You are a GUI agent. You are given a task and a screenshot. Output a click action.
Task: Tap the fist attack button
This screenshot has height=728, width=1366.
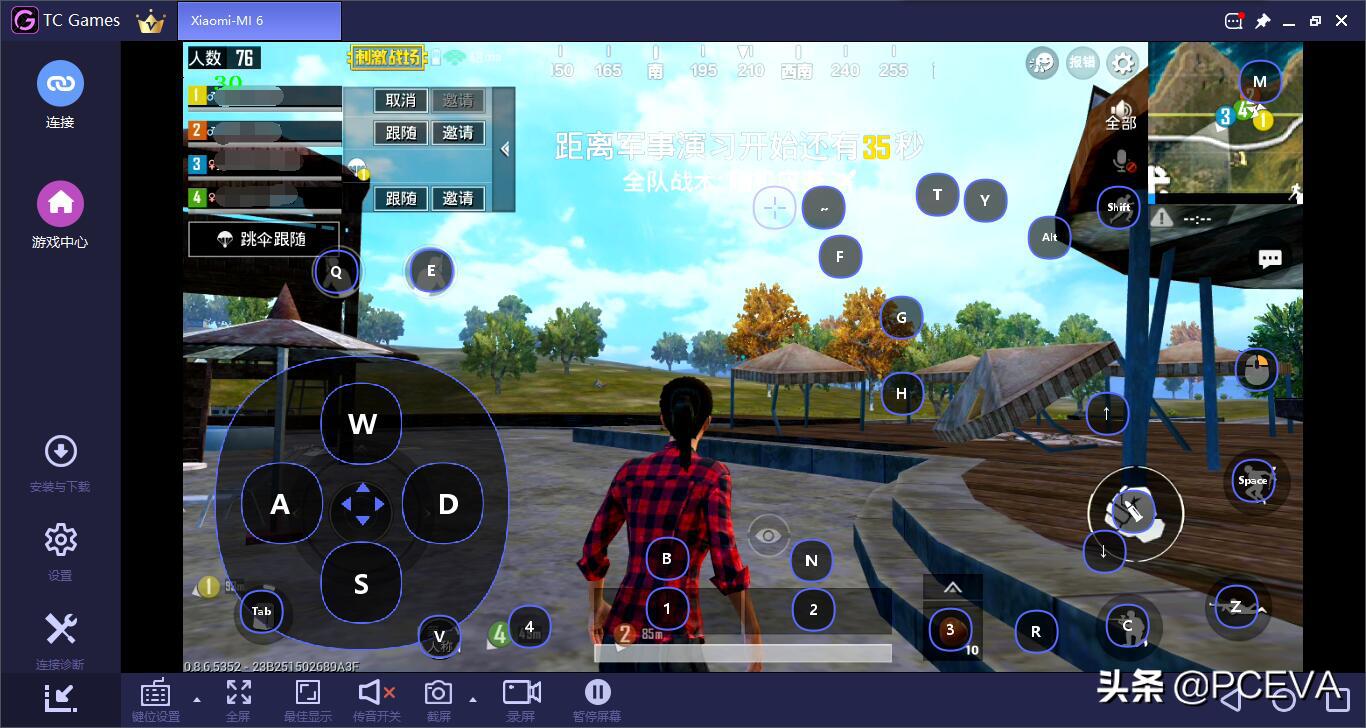[1135, 514]
